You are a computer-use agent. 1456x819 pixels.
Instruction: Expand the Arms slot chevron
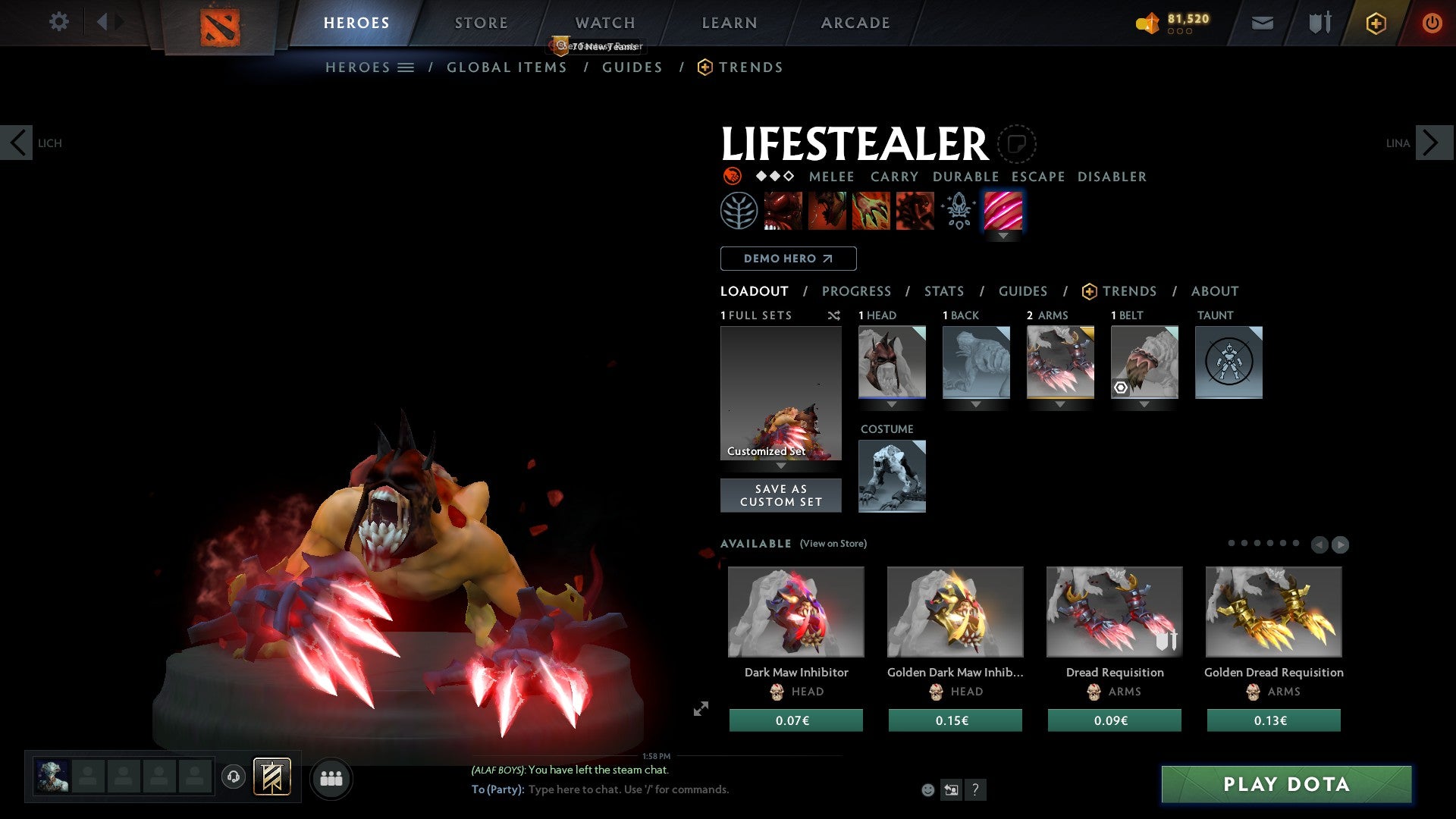coord(1059,405)
